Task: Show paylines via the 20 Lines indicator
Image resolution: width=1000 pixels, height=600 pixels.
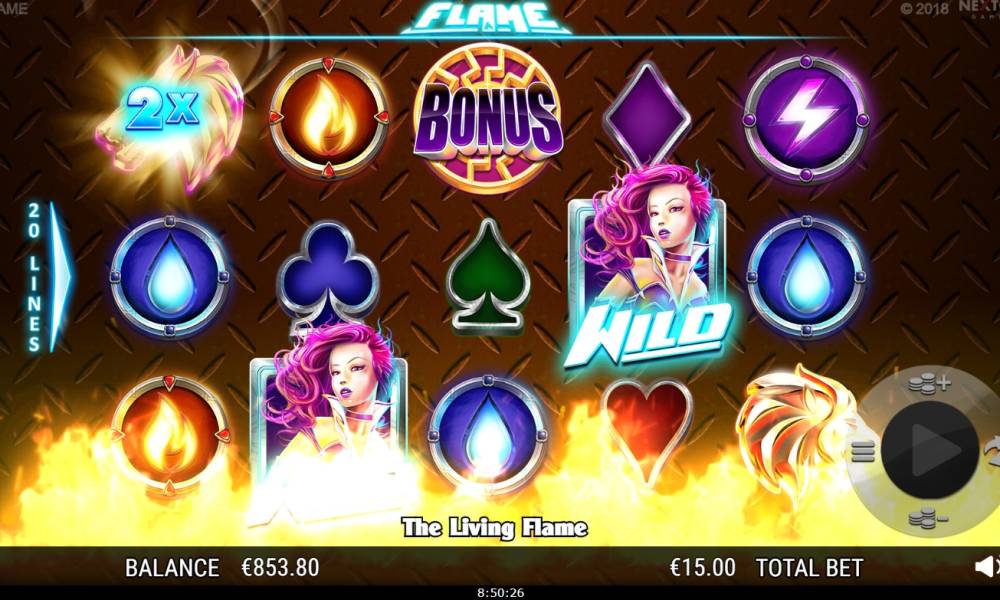Action: (x=48, y=277)
